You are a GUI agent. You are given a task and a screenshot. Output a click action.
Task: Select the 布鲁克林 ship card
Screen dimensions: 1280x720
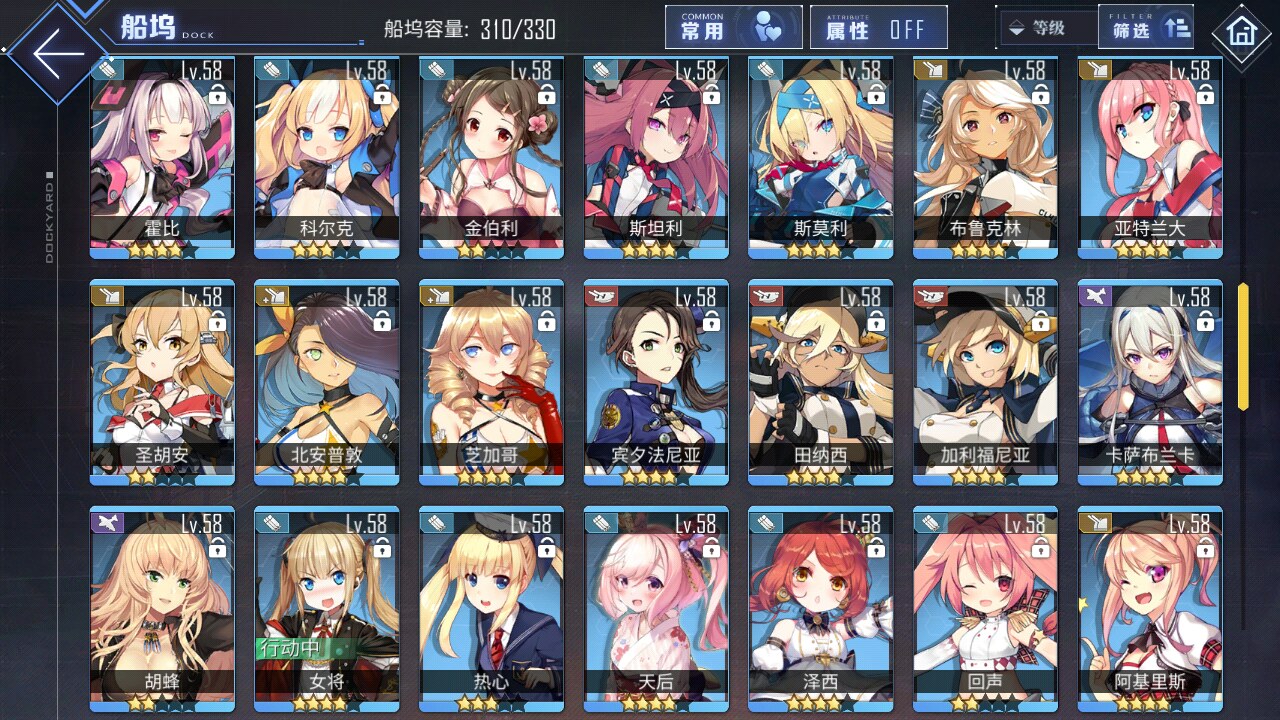coord(985,155)
